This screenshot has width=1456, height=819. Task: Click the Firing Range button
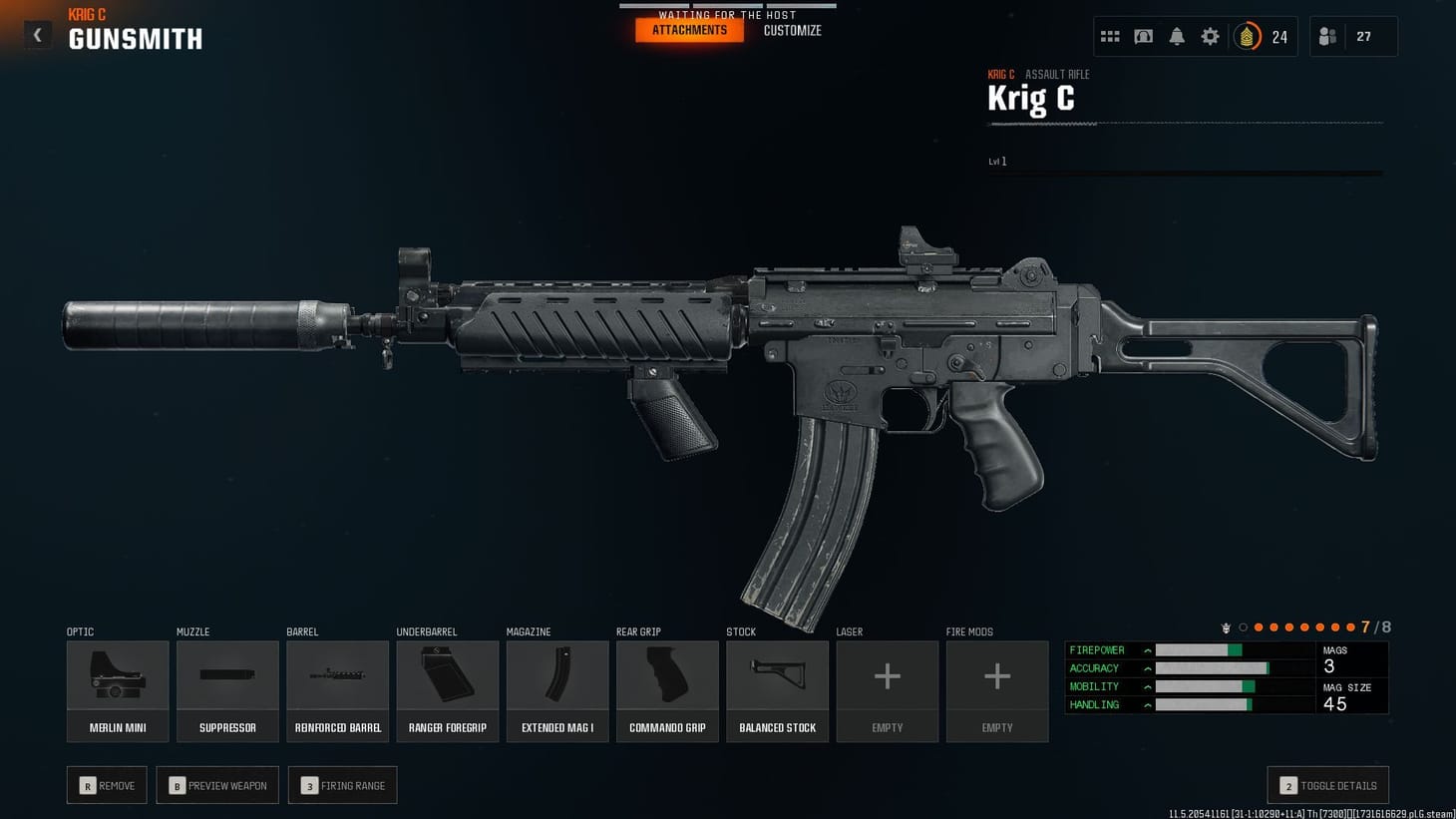tap(342, 785)
